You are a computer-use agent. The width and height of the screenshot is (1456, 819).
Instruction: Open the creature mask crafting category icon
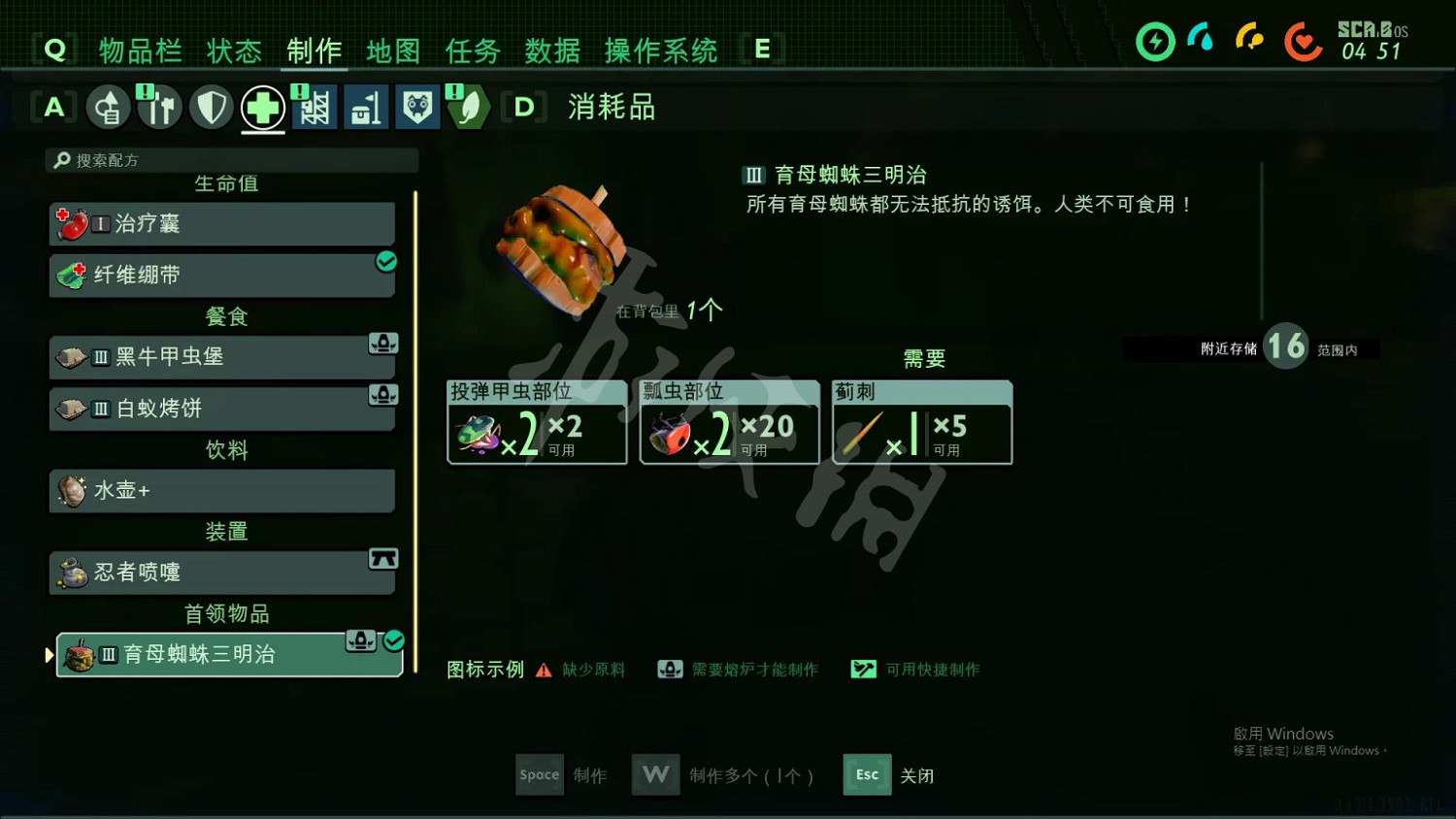pyautogui.click(x=417, y=107)
